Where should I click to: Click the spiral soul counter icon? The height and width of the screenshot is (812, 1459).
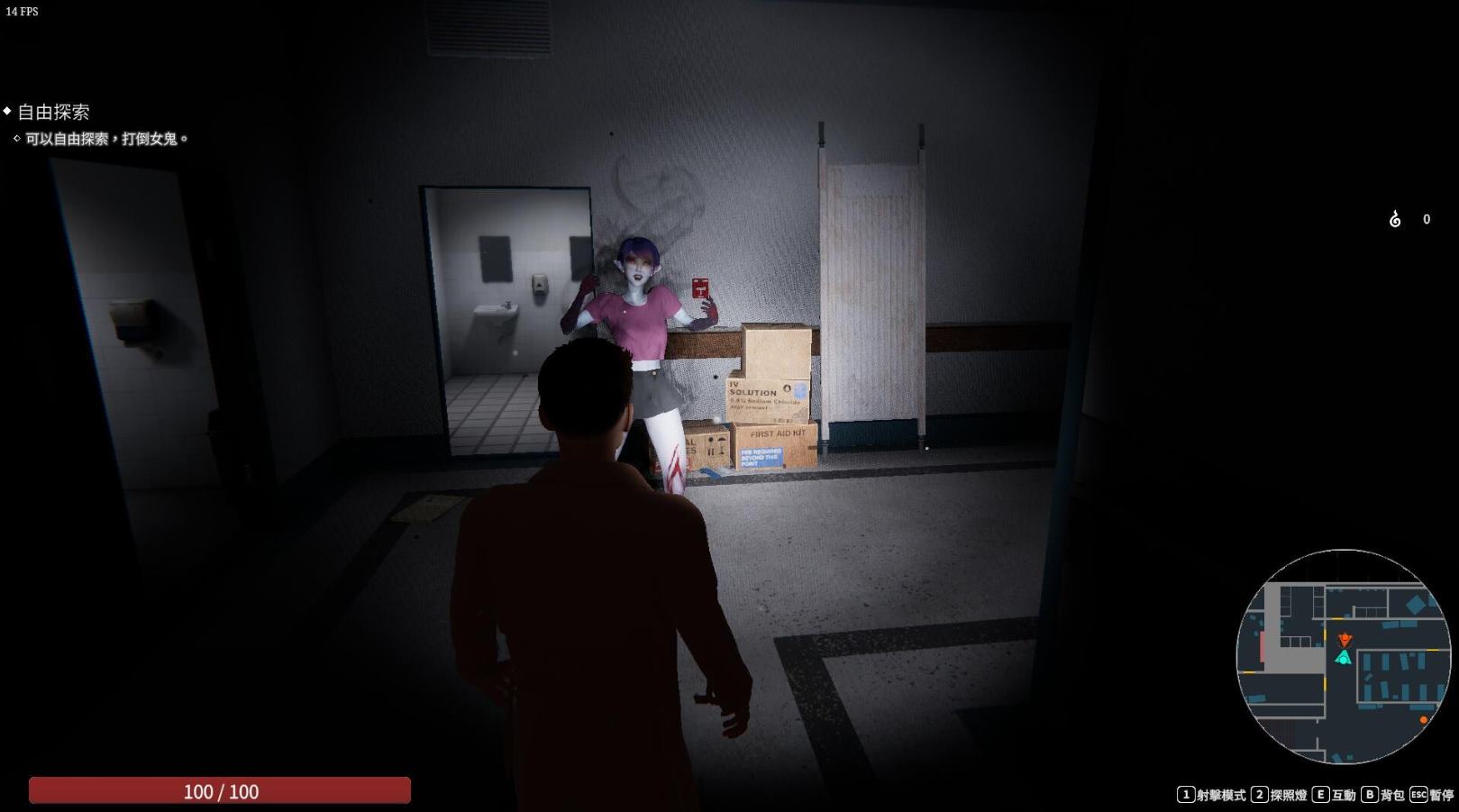(1393, 219)
